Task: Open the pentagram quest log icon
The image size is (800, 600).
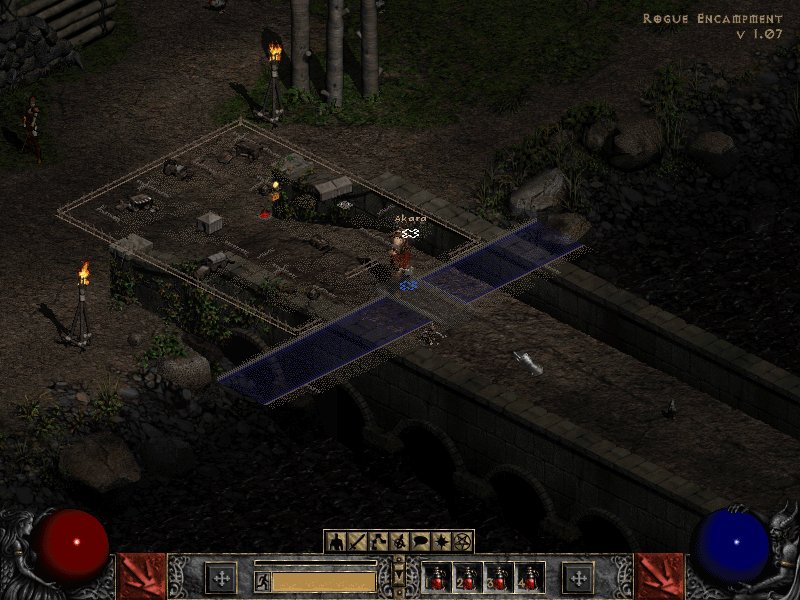Action: click(461, 542)
